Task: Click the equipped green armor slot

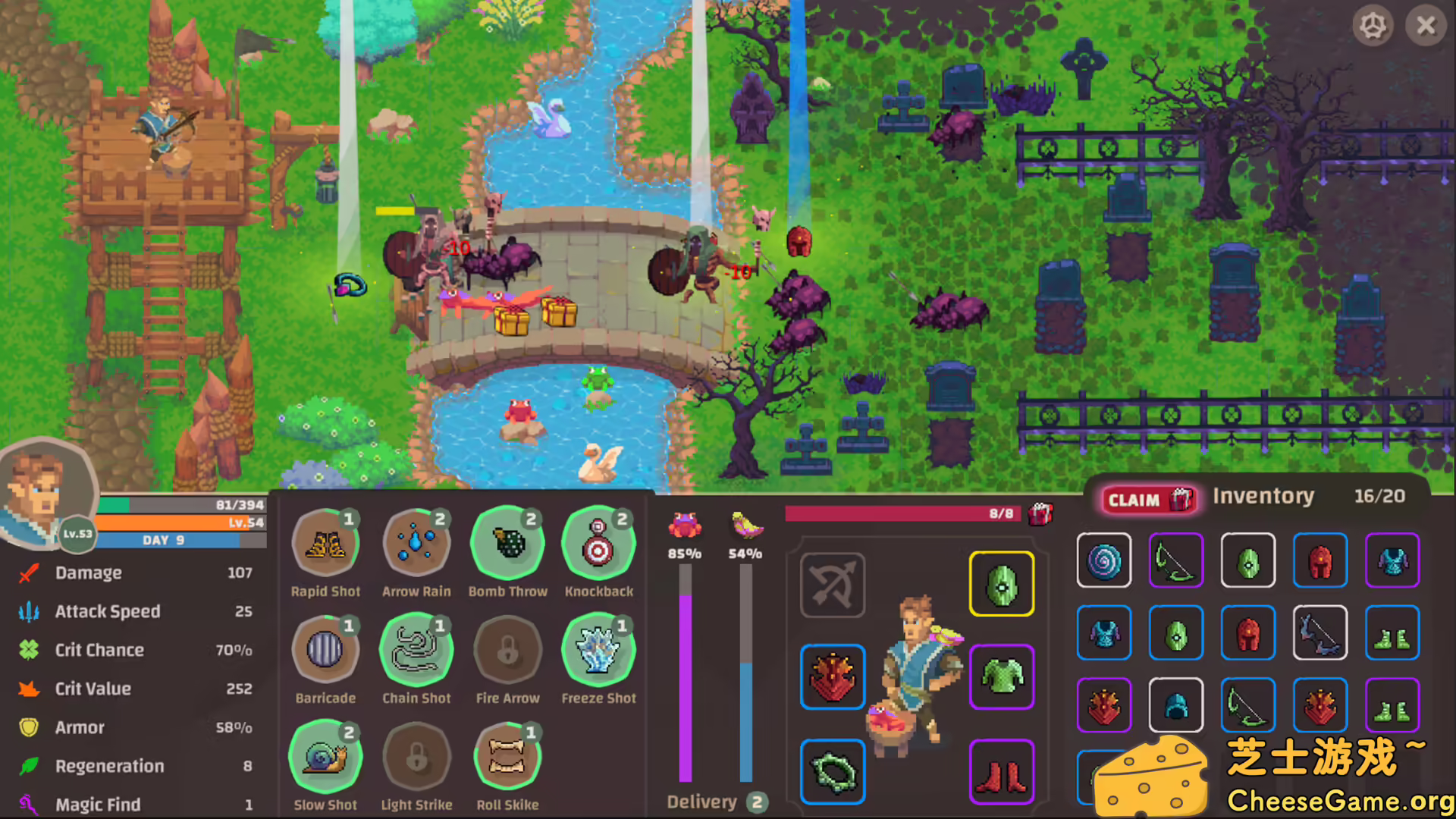Action: coord(1001,677)
